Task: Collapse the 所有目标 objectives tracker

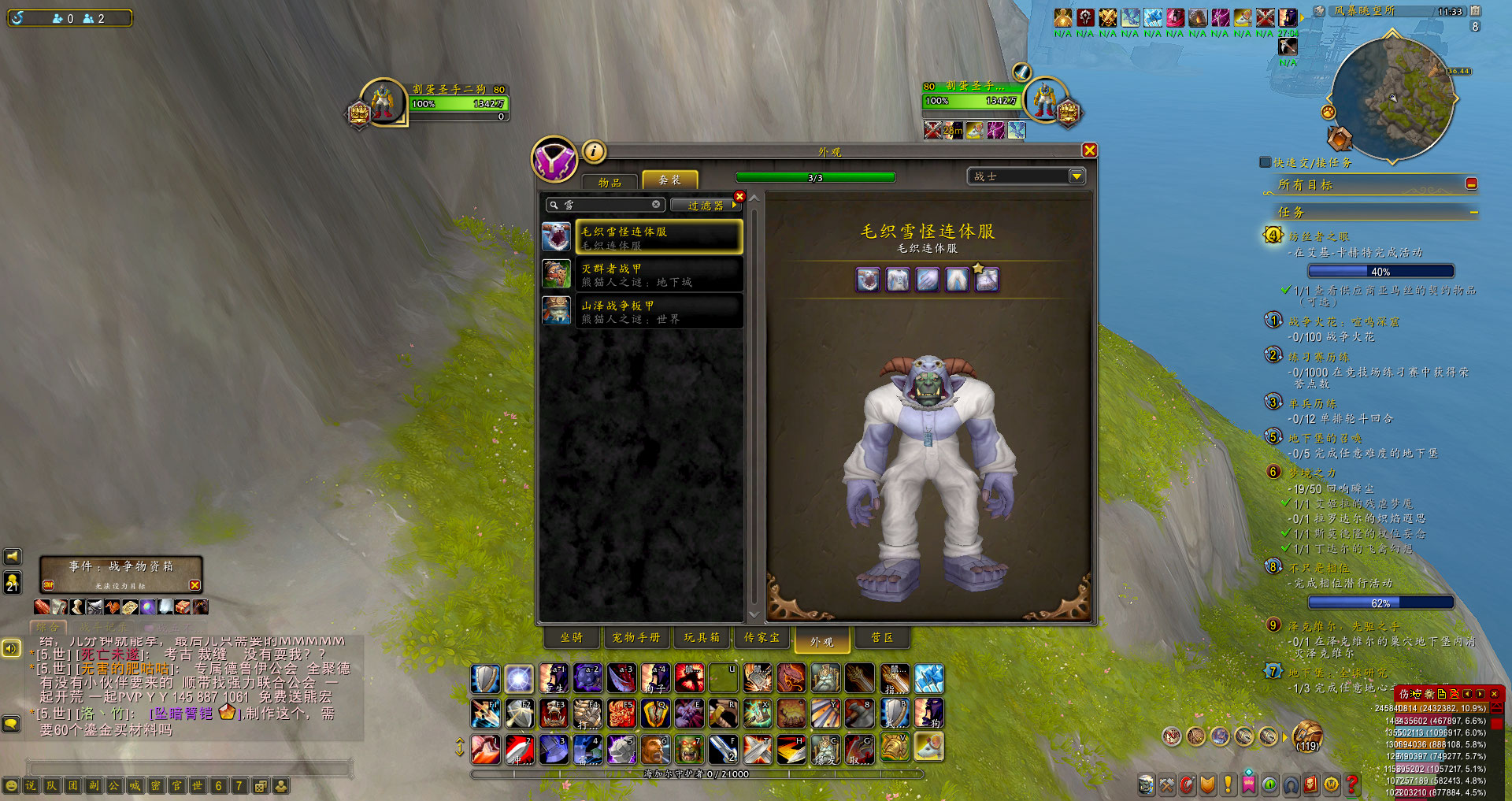Action: point(1471,184)
